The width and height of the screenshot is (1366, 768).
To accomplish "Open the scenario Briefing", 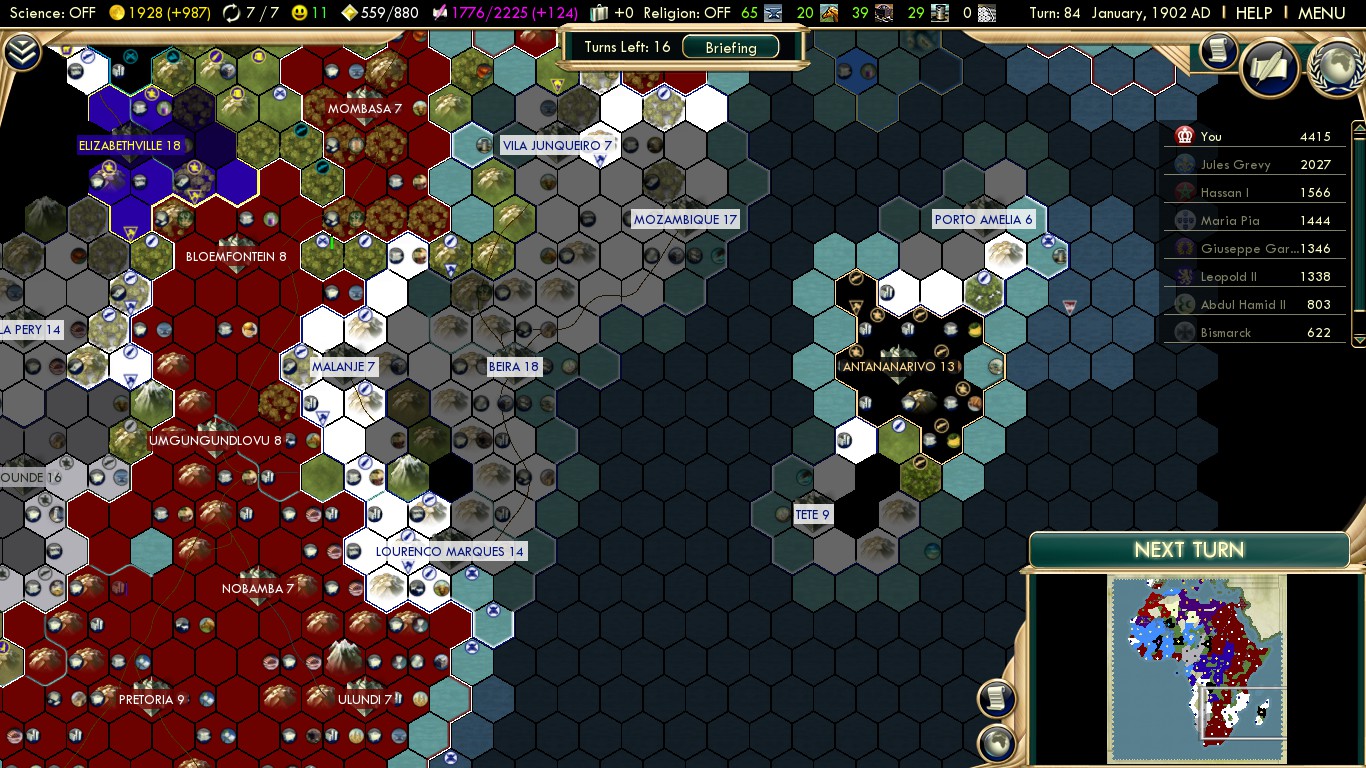I will click(x=731, y=47).
